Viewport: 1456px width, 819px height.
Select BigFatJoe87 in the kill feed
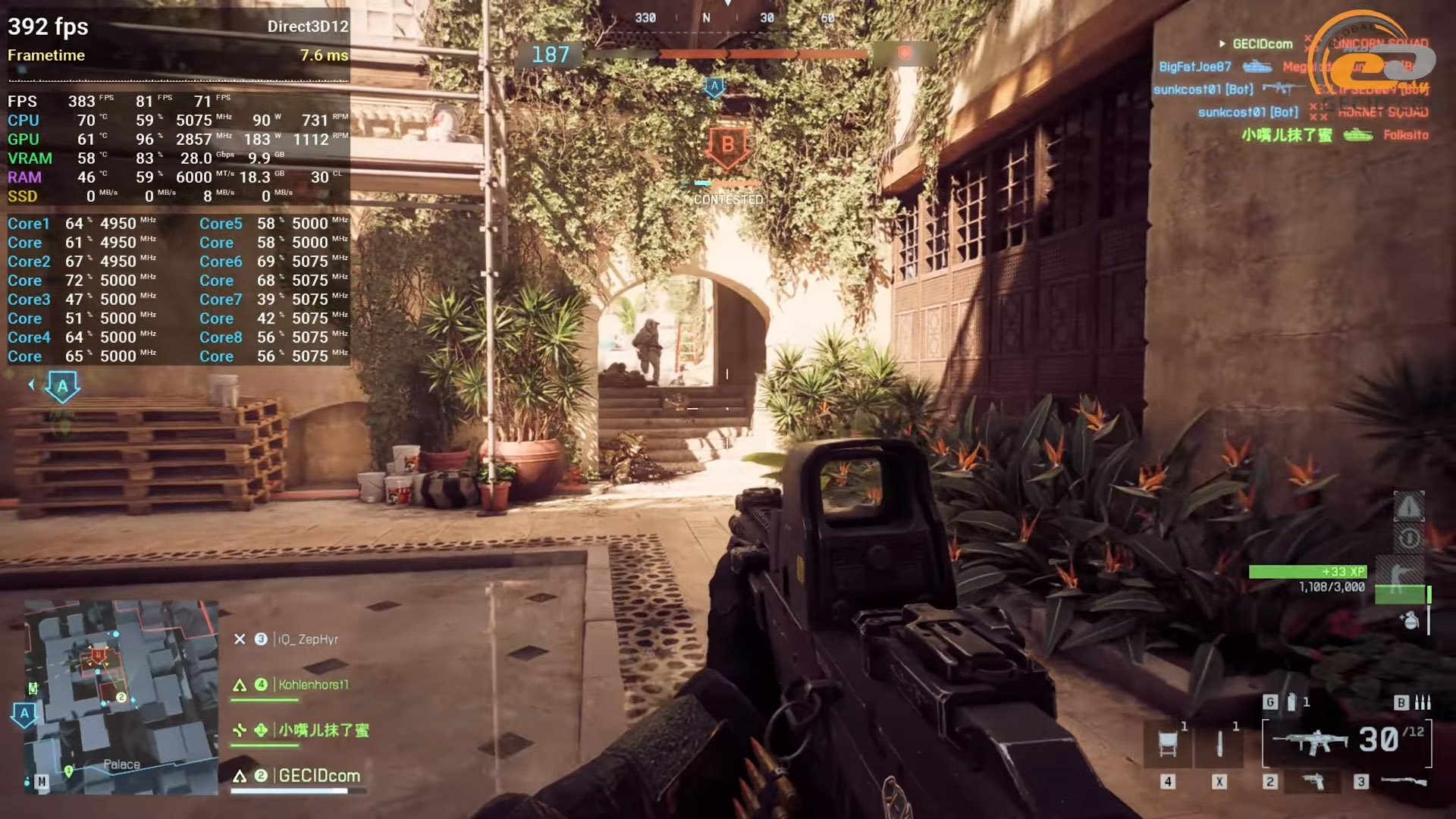tap(1194, 67)
